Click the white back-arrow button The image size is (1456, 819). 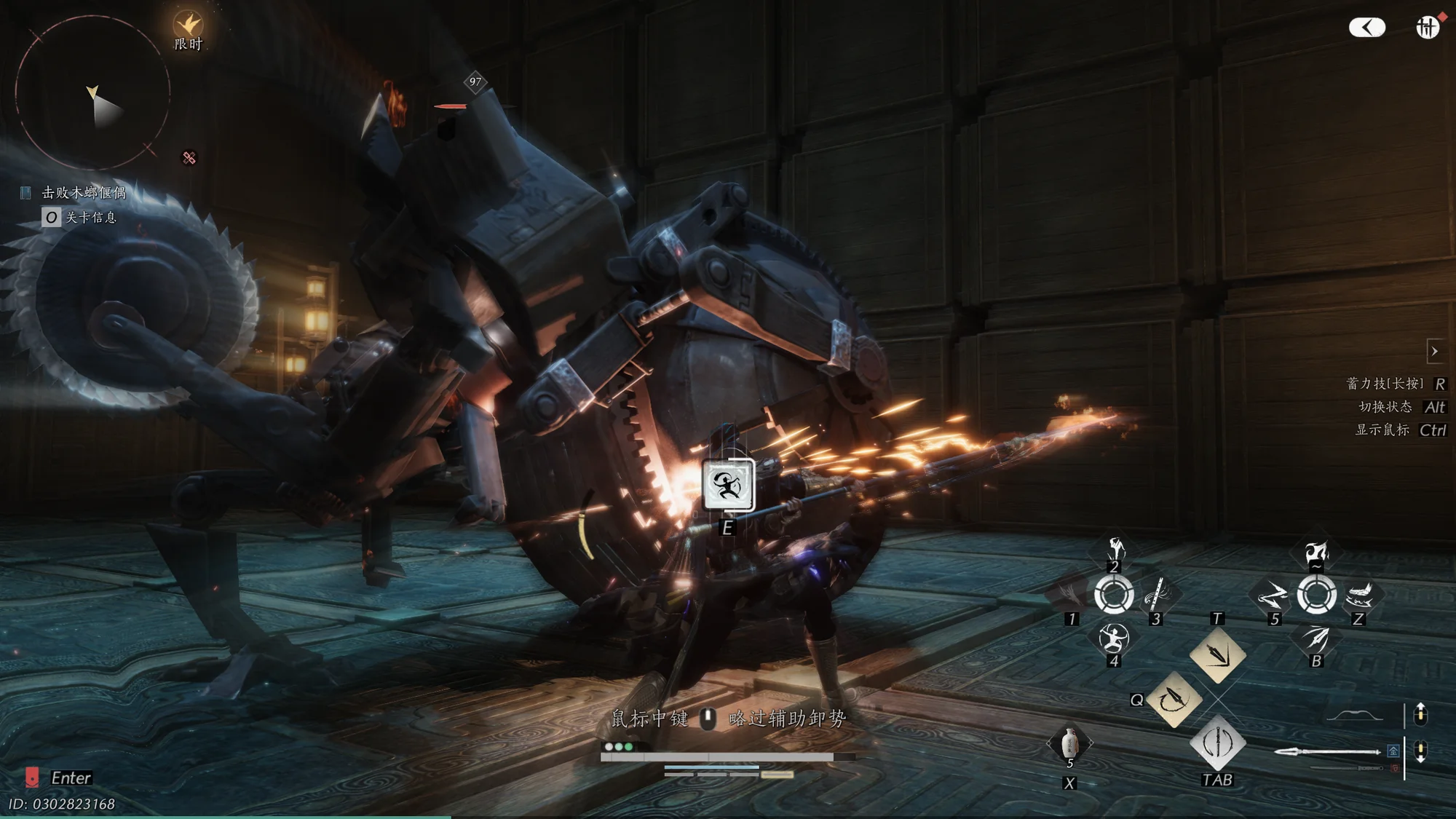1366,28
